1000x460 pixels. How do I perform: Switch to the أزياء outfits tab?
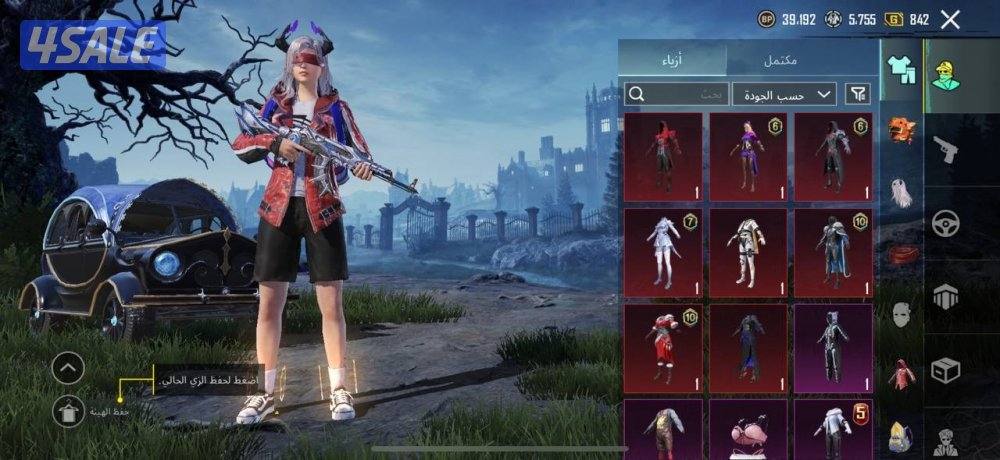pos(672,59)
